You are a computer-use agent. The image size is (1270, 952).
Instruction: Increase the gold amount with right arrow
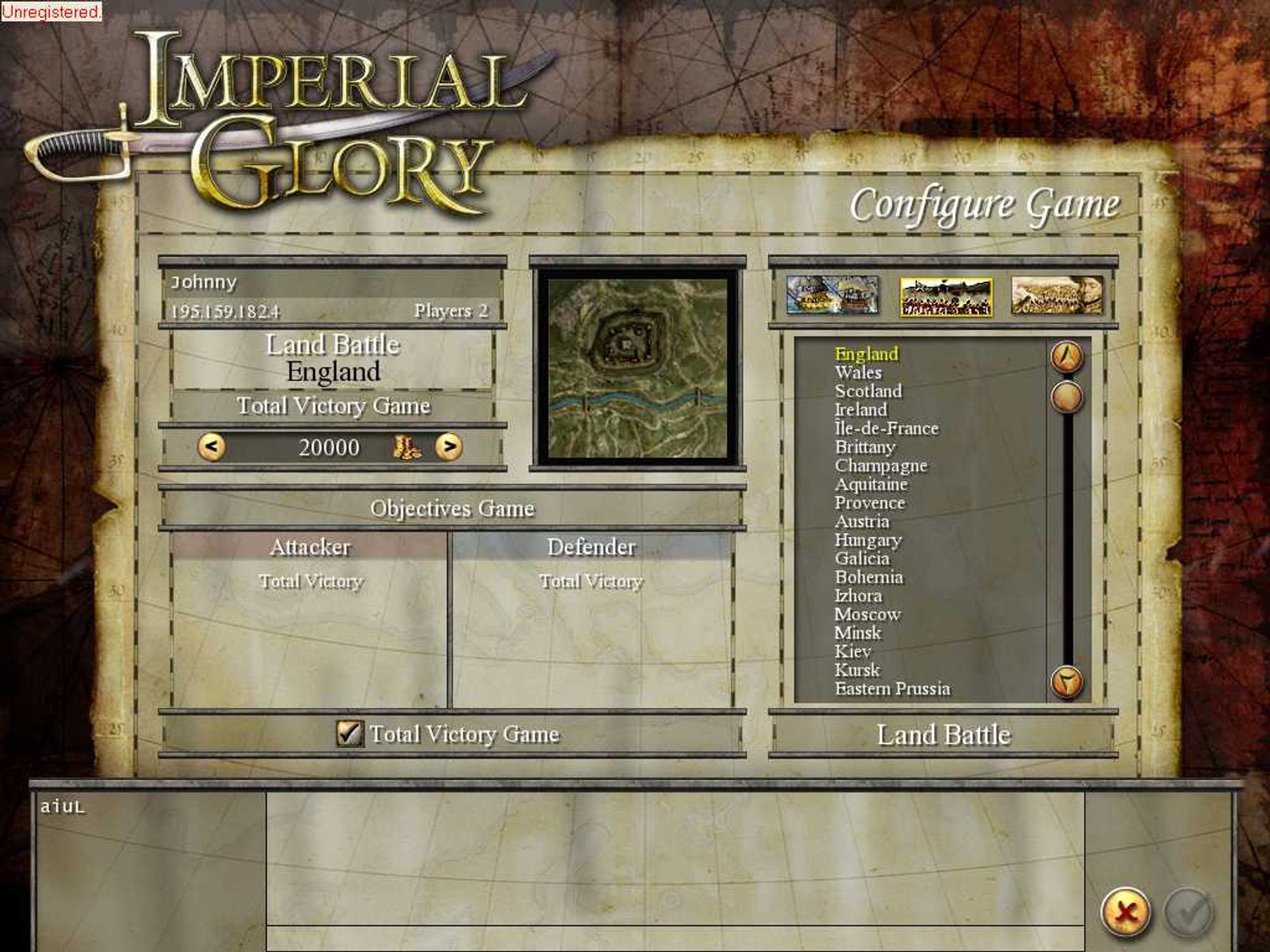click(449, 447)
